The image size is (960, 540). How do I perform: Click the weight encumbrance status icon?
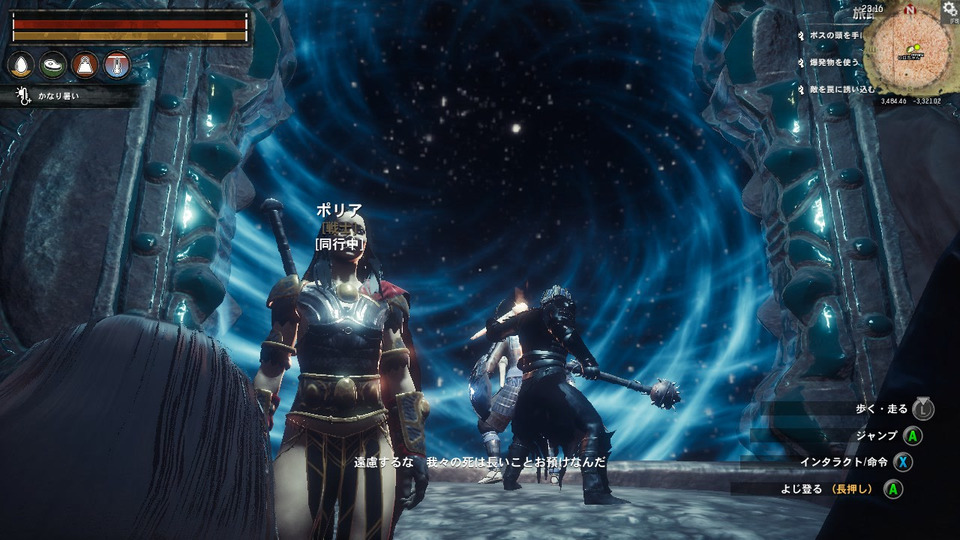coord(85,66)
